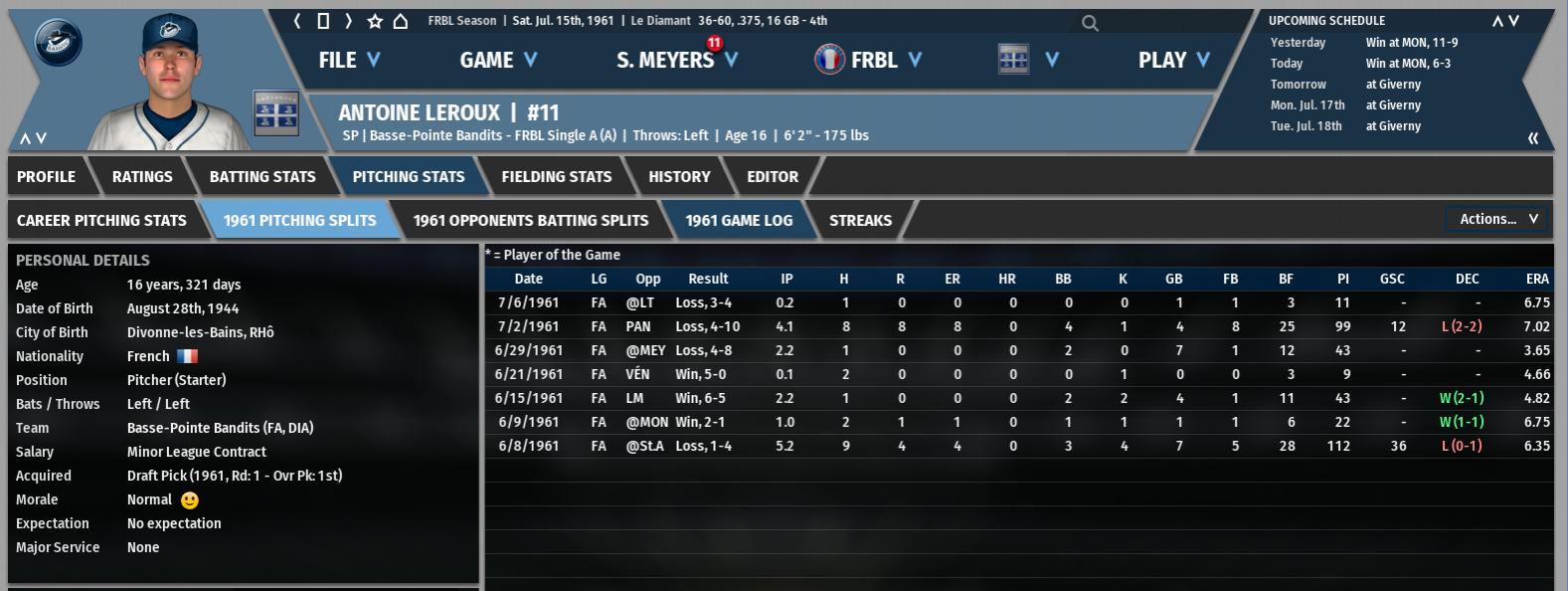The width and height of the screenshot is (1568, 591).
Task: Open the player EDITOR tab
Action: [x=773, y=177]
